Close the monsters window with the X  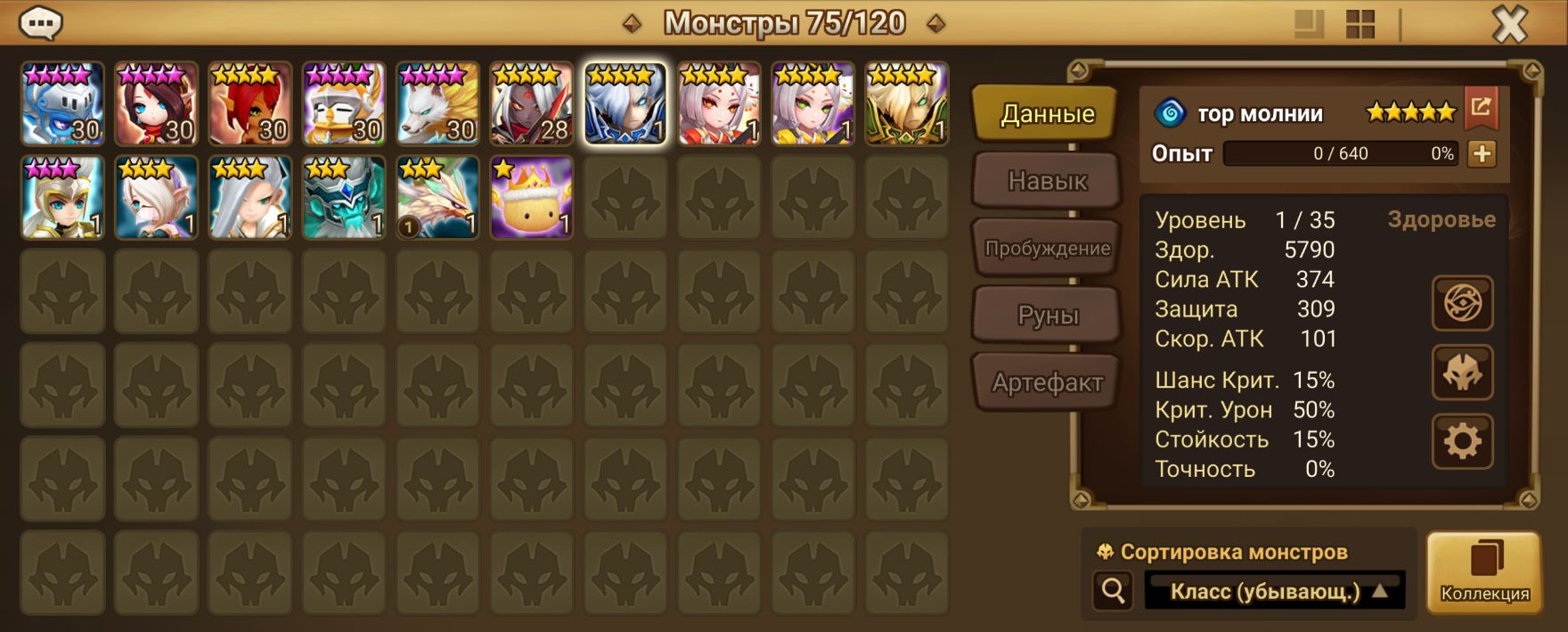tap(1509, 25)
